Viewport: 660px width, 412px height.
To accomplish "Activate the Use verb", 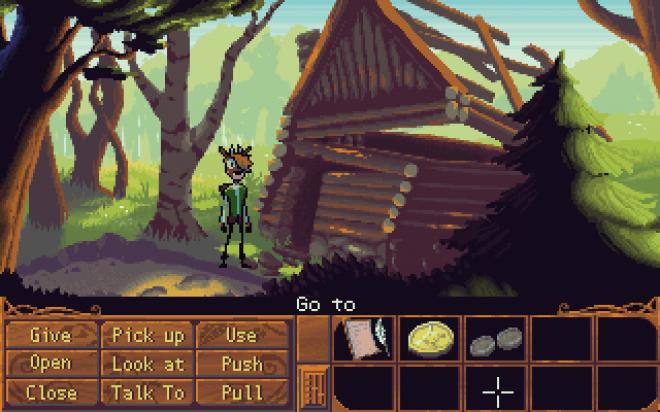I will click(x=241, y=335).
